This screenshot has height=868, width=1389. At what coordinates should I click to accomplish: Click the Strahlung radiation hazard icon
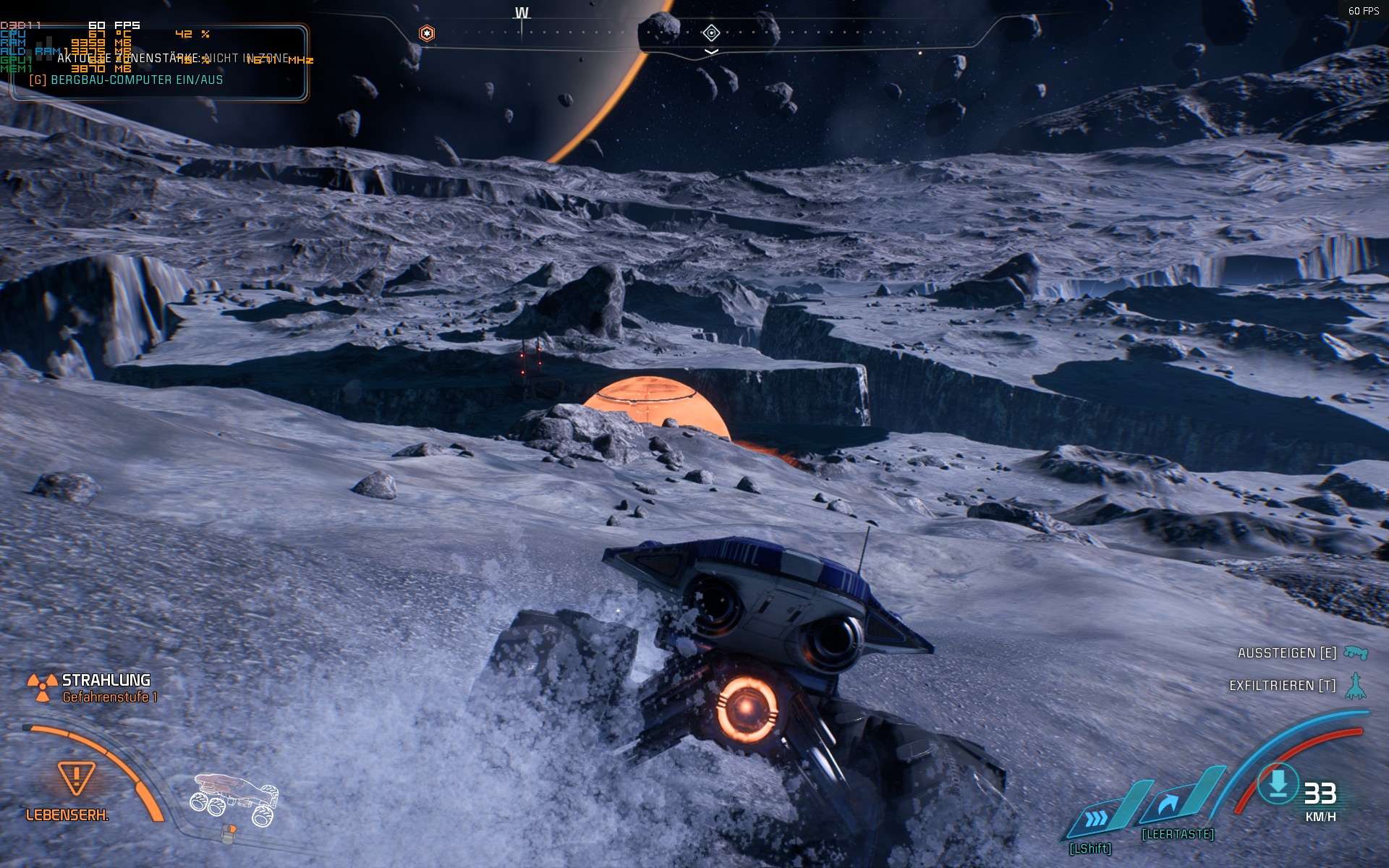[42, 687]
